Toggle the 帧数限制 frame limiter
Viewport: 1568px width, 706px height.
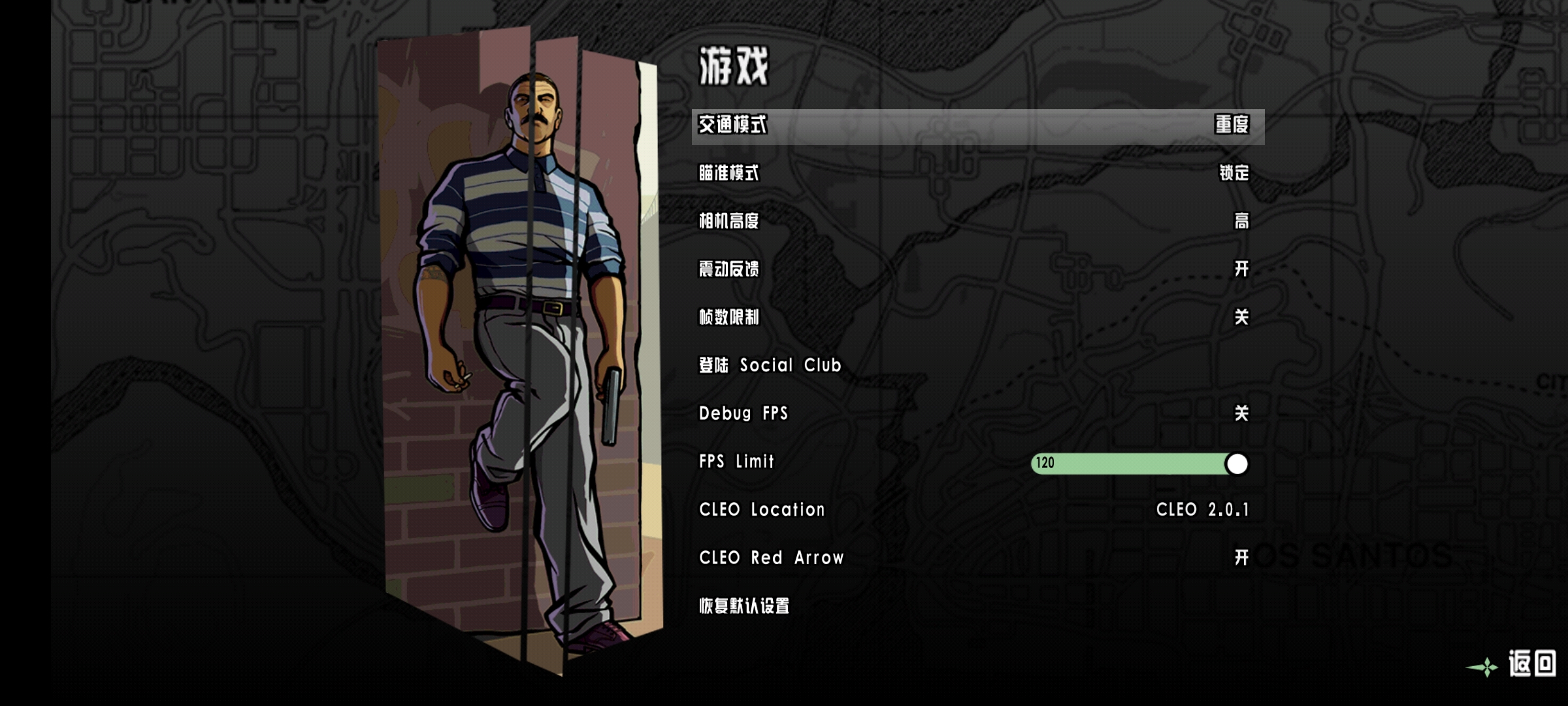pyautogui.click(x=977, y=318)
